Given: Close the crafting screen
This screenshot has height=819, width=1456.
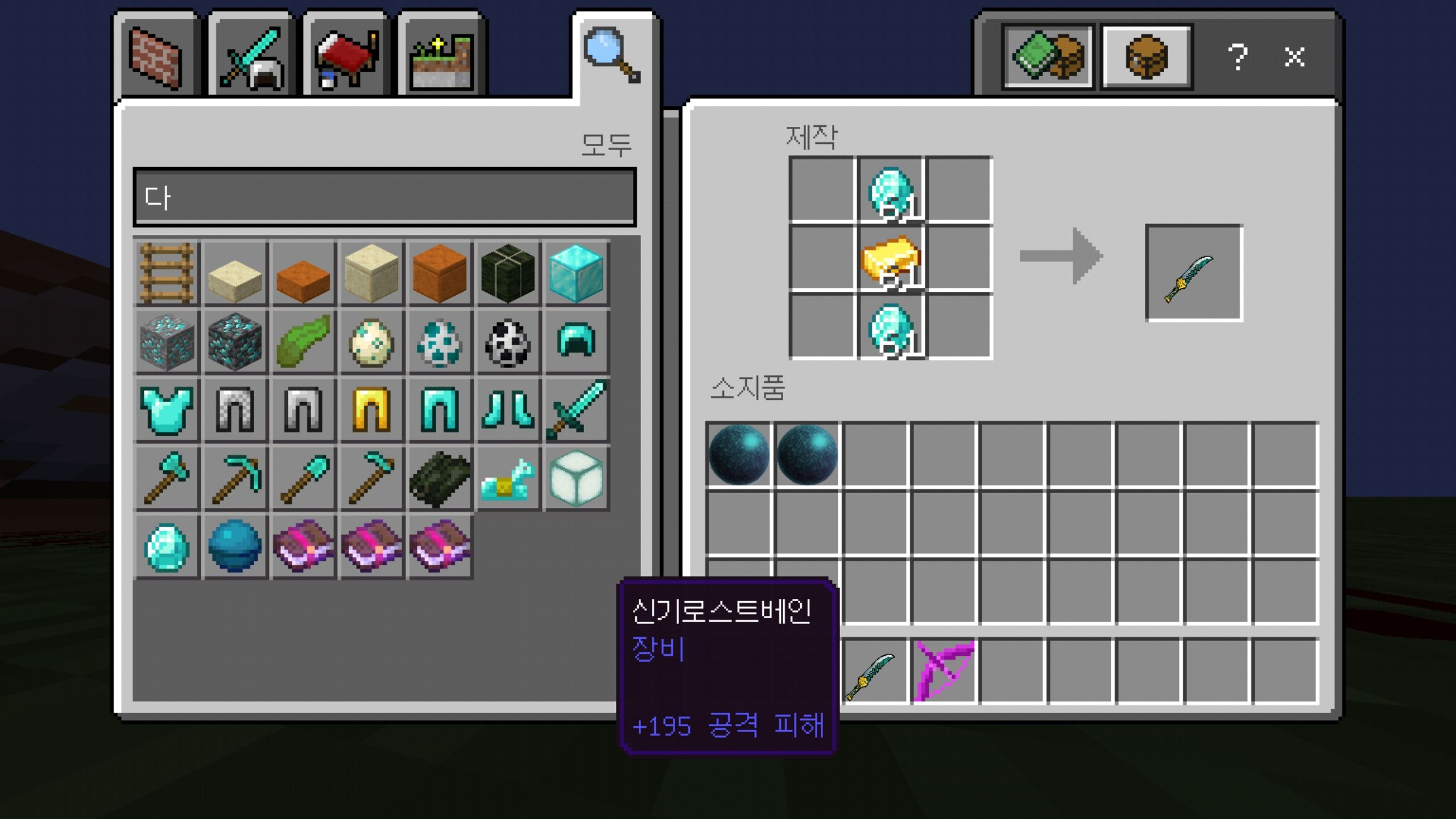Looking at the screenshot, I should [x=1294, y=57].
